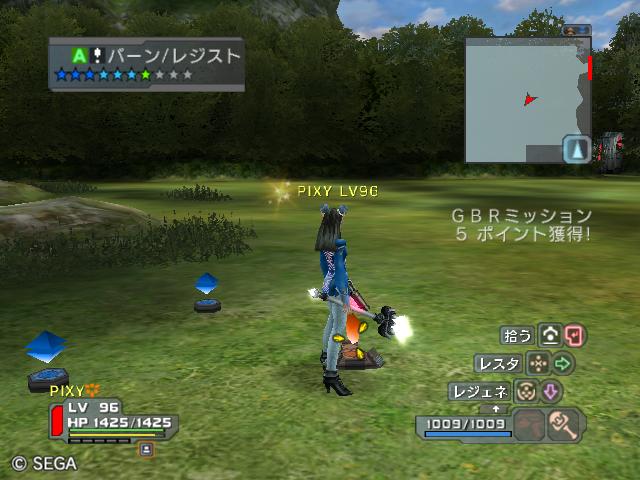The height and width of the screenshot is (480, 640).
Task: Choose the 拾う pick-up action
Action: click(x=518, y=335)
